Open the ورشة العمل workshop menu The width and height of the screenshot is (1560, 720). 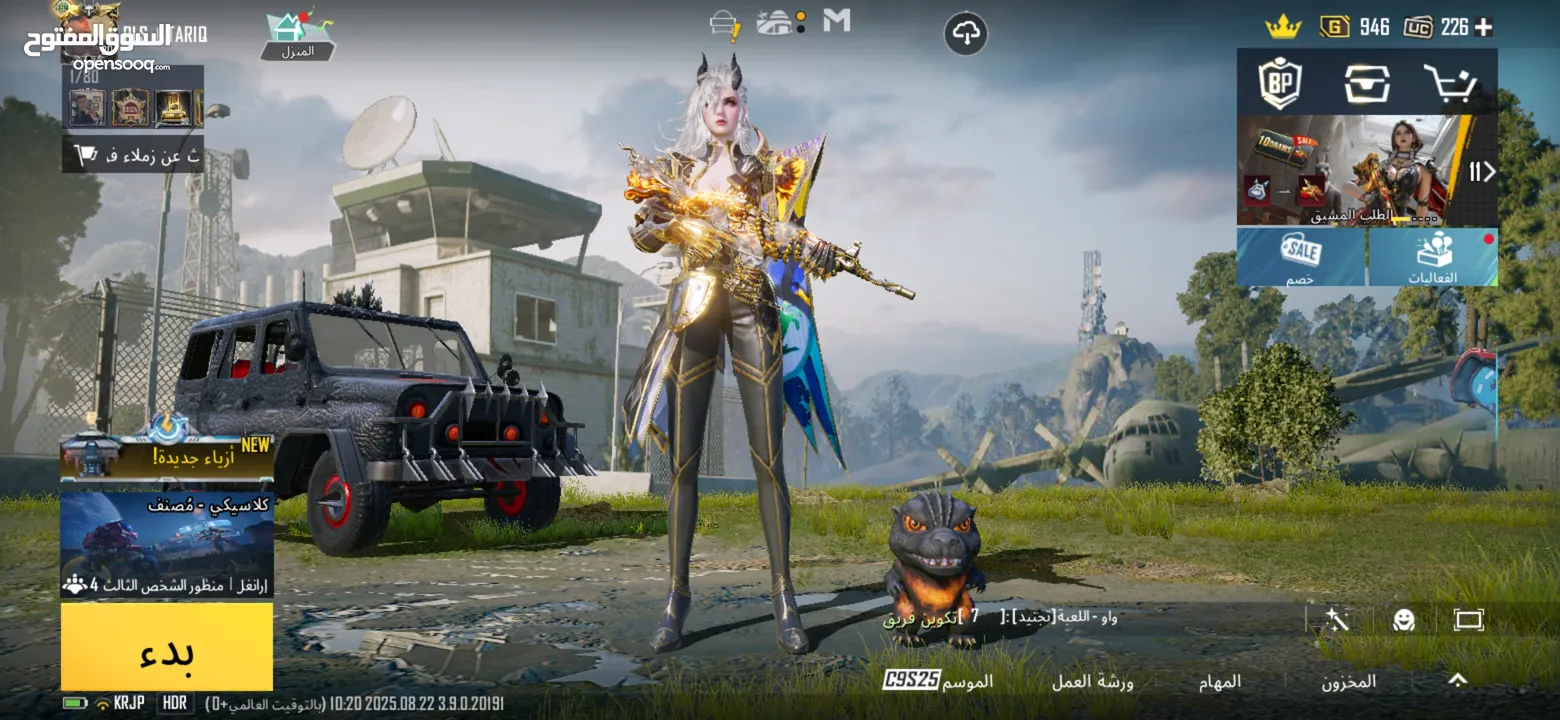tap(1092, 681)
